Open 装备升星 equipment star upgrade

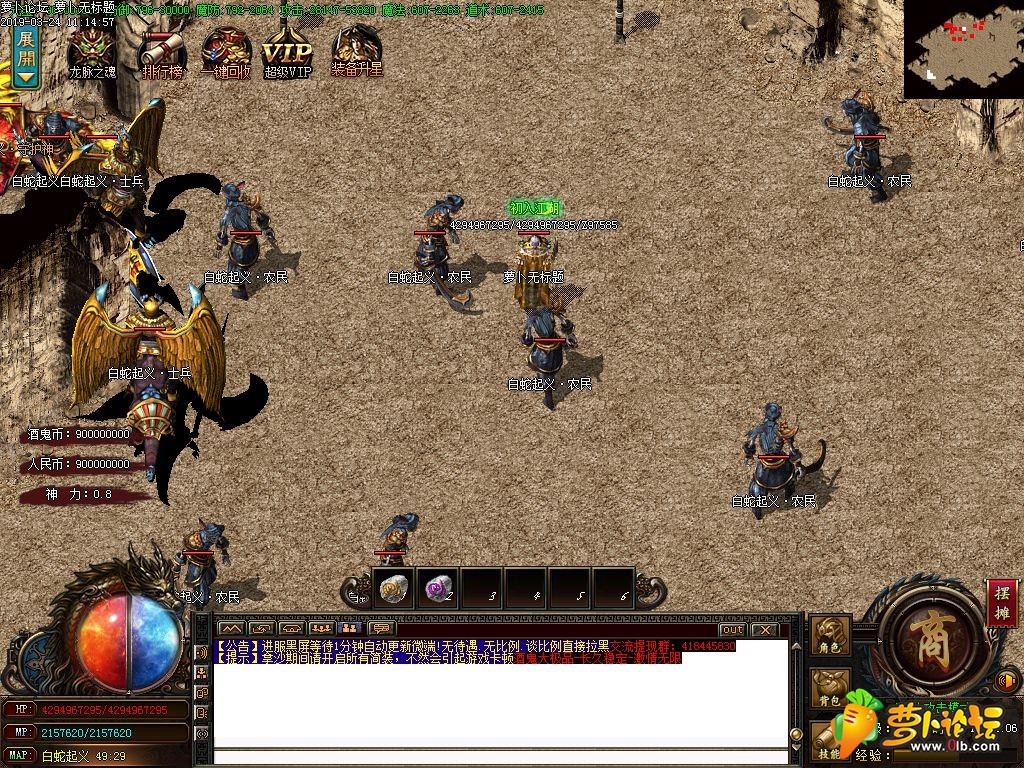tap(357, 50)
